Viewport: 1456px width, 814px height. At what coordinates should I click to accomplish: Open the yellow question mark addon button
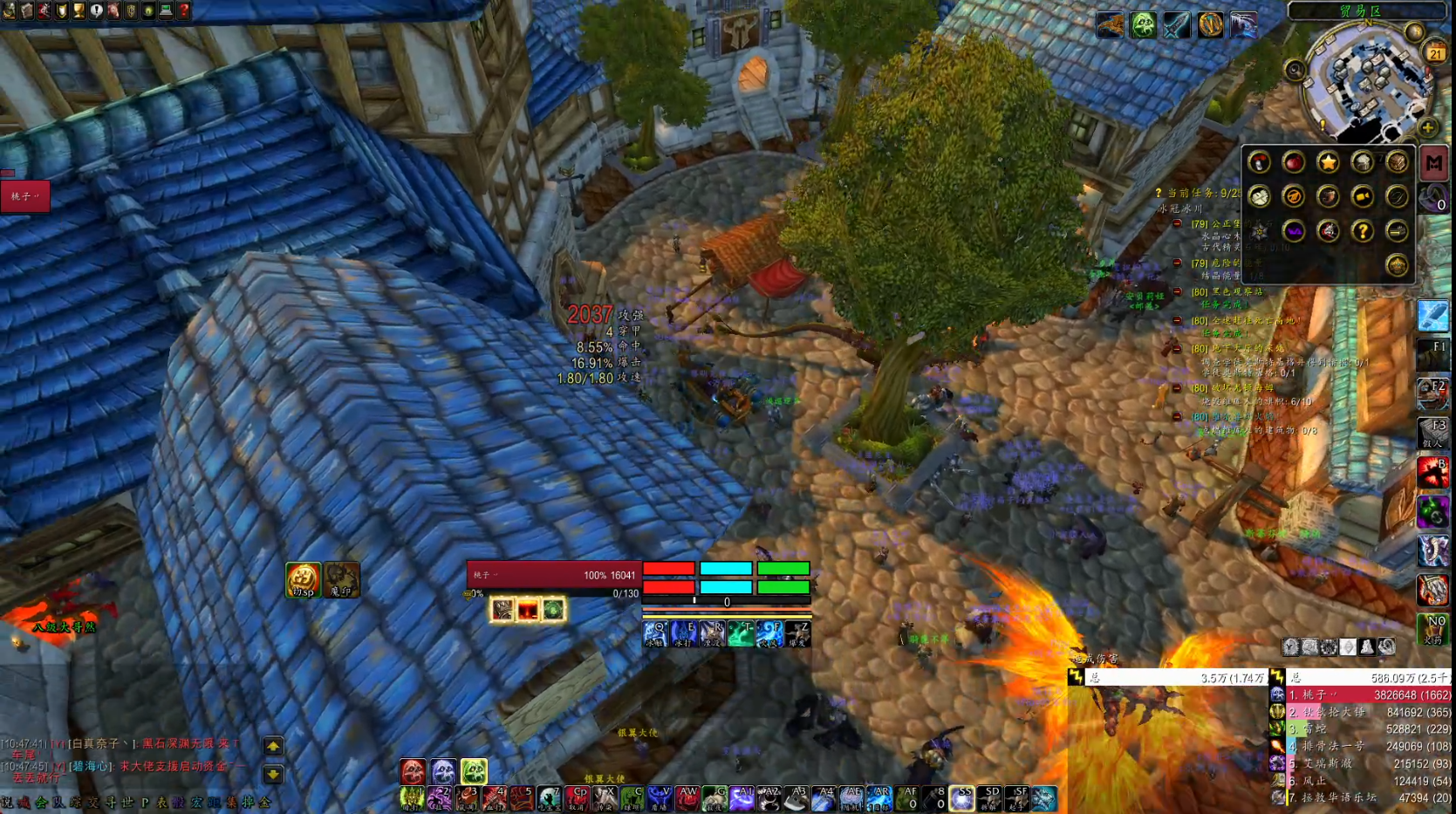coord(1362,231)
